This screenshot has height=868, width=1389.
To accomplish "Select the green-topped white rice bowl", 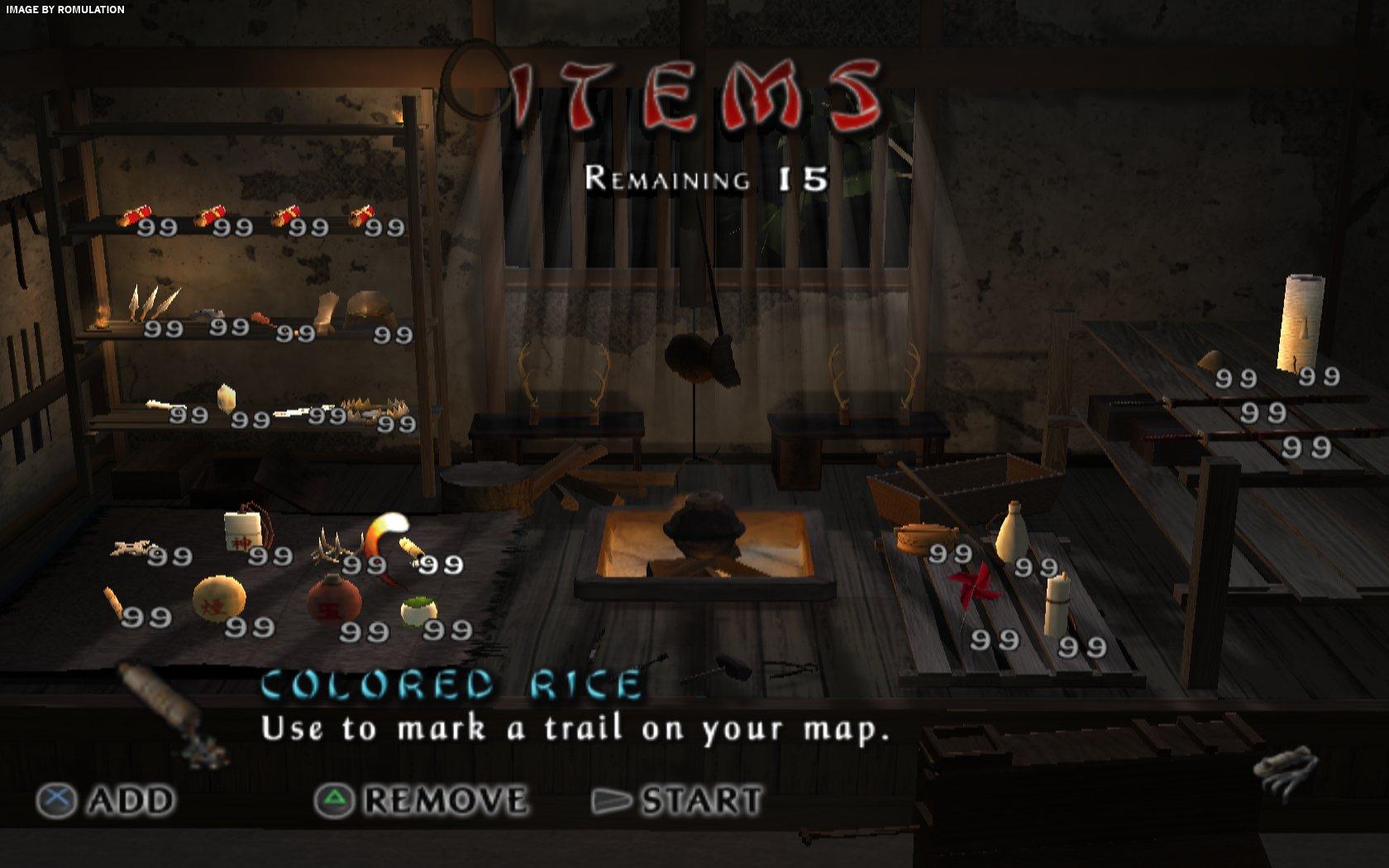I will (418, 611).
